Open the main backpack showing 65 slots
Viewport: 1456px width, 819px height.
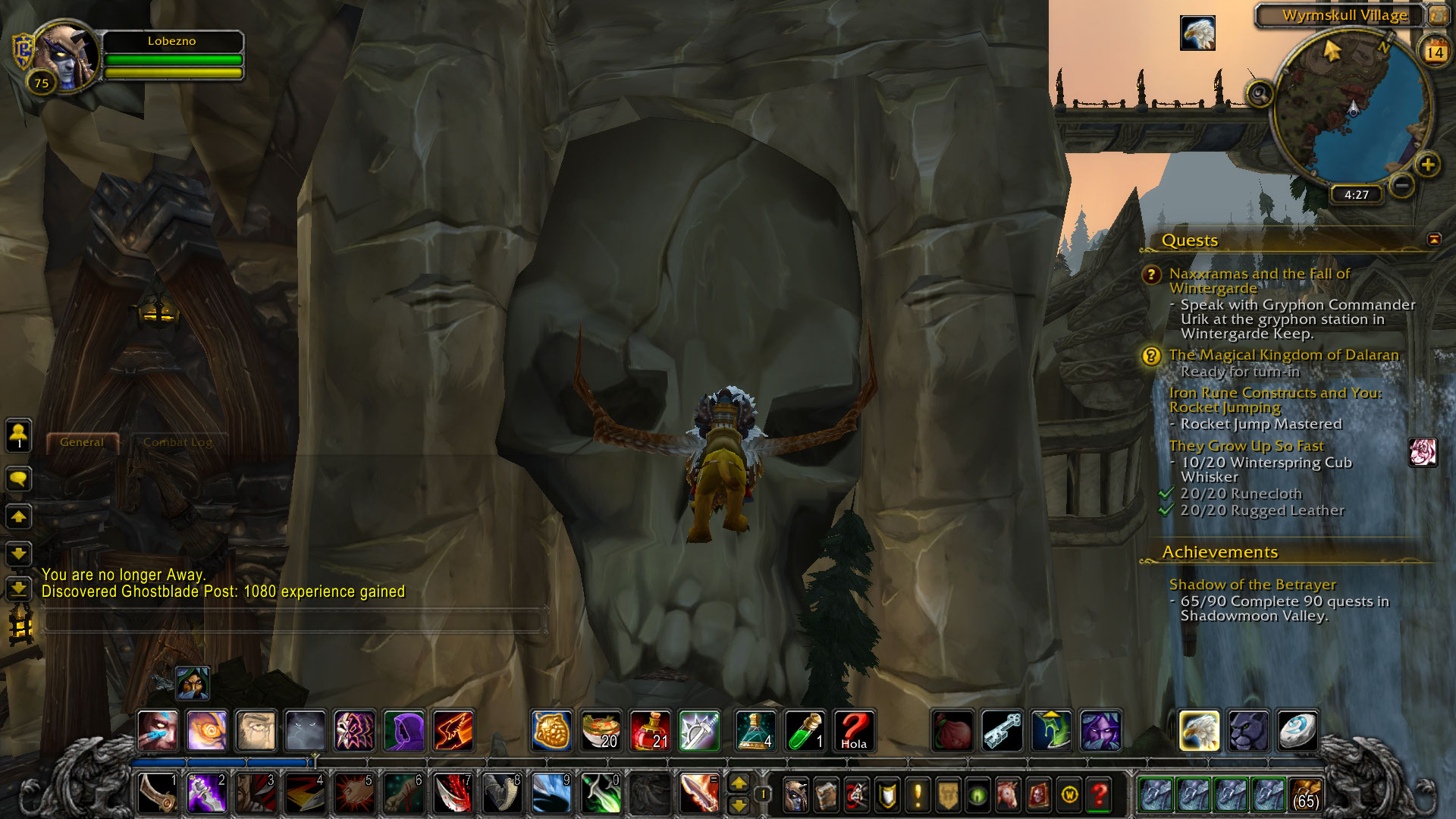pos(1304,794)
